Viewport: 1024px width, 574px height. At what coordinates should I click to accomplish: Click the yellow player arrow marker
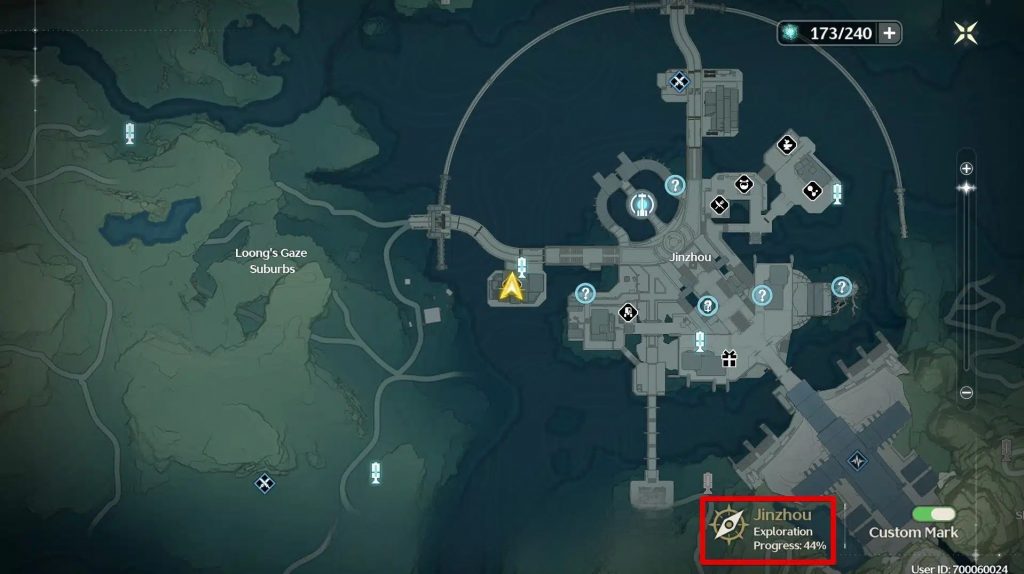pos(512,287)
